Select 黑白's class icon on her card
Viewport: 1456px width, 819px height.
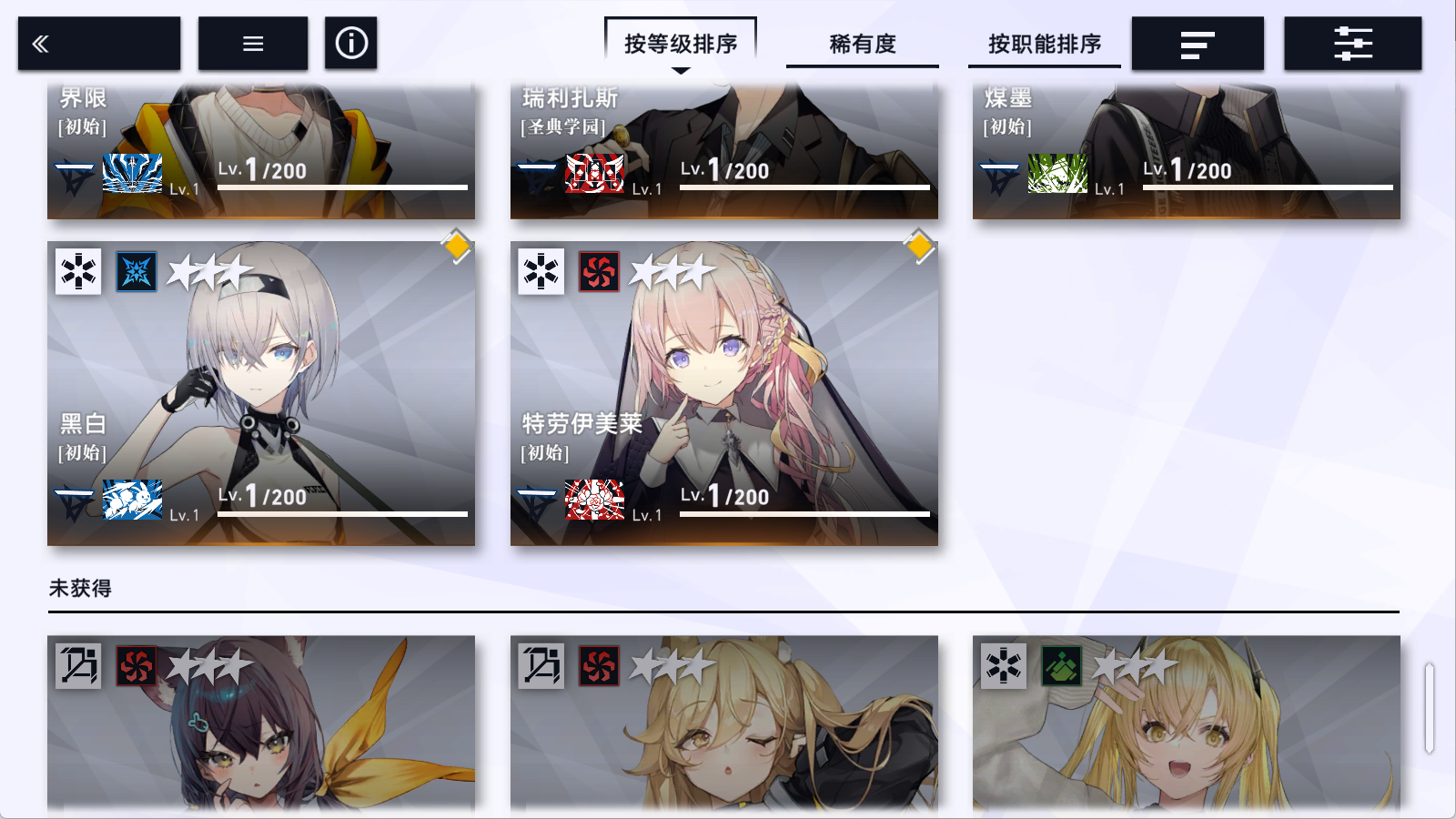click(x=78, y=272)
